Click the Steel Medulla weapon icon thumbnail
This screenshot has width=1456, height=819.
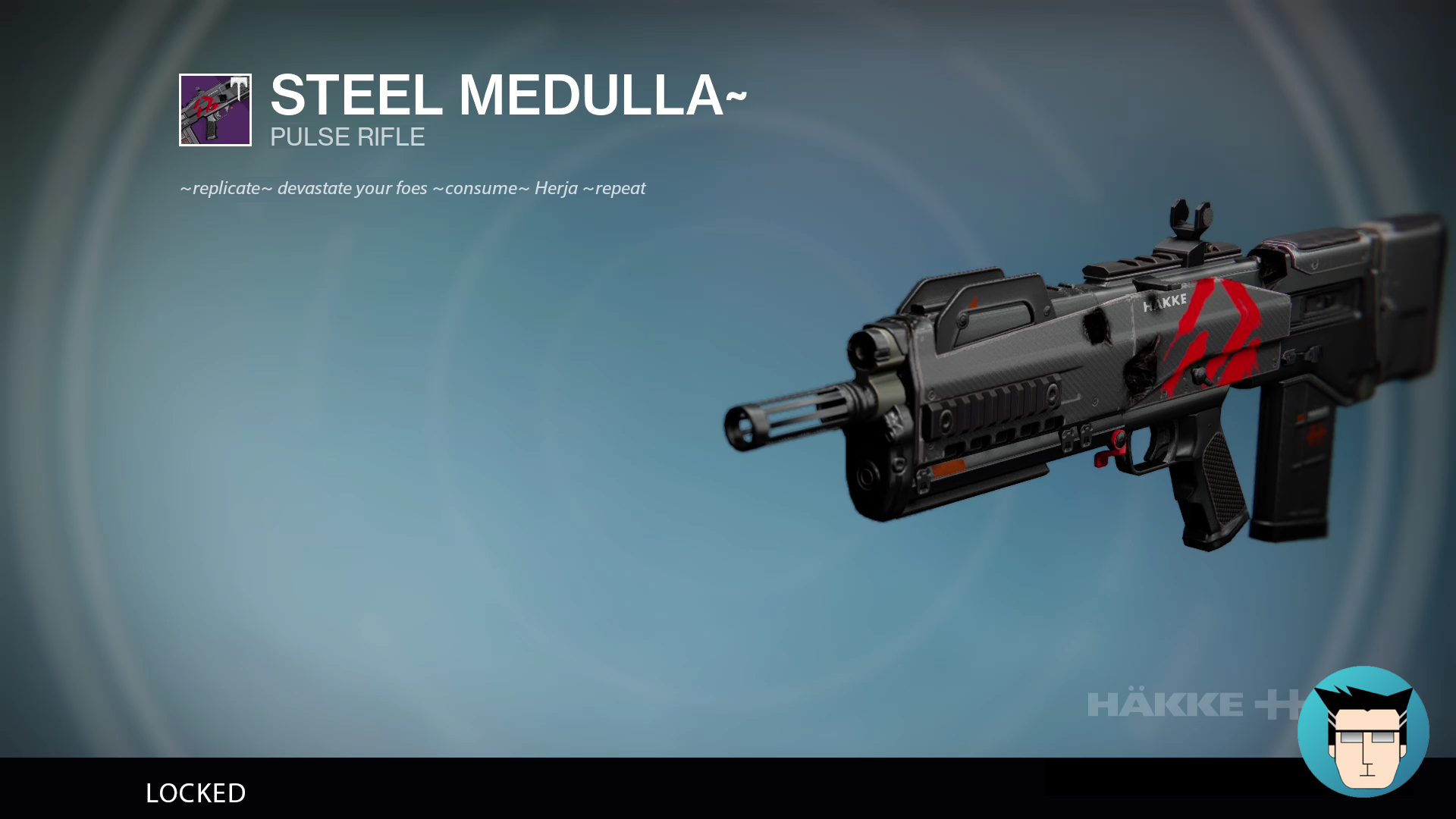pos(215,110)
